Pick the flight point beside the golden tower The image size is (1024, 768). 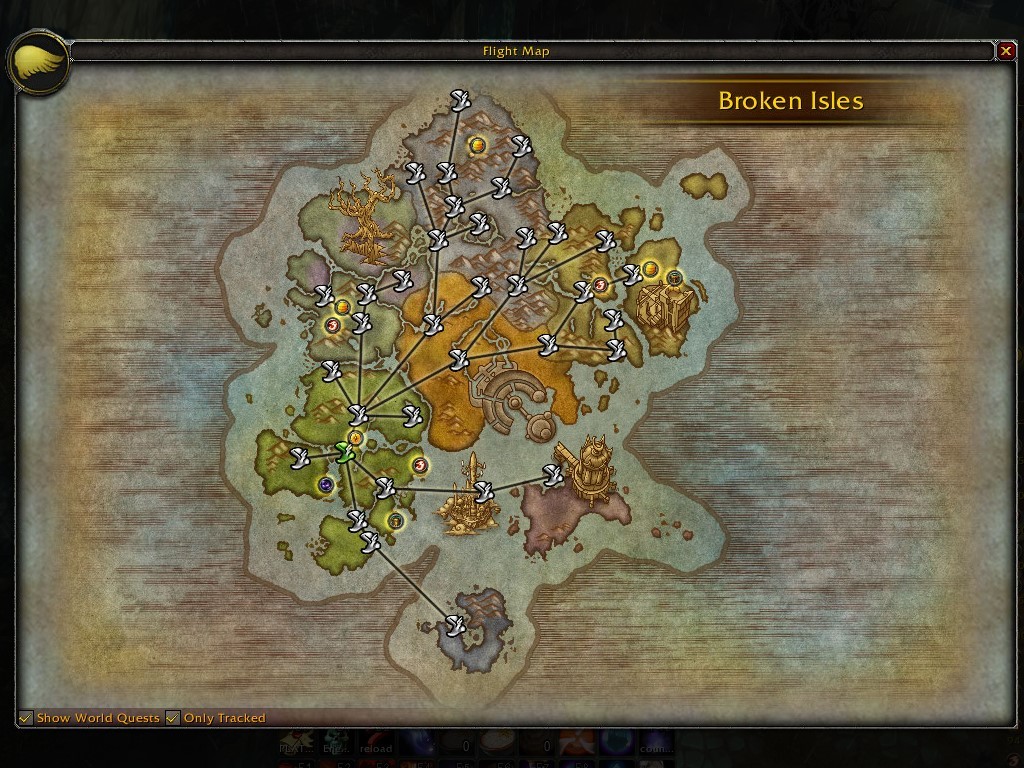(x=553, y=475)
